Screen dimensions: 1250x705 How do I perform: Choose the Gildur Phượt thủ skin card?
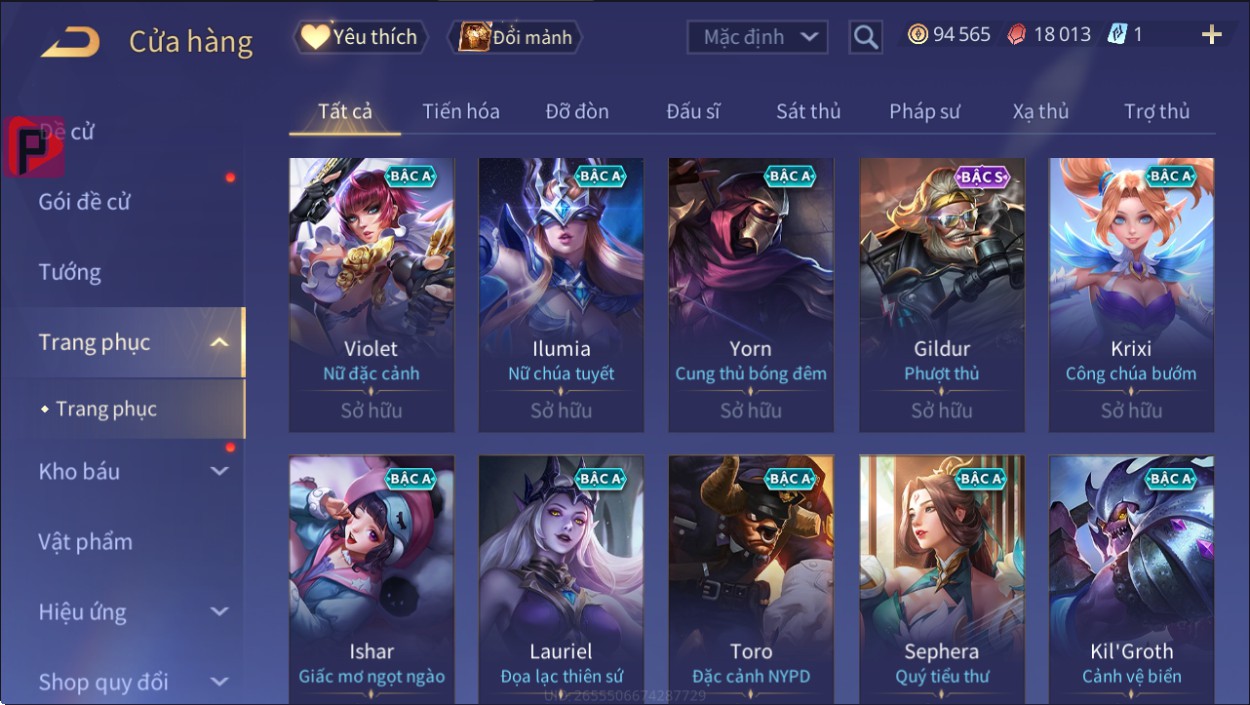[942, 295]
